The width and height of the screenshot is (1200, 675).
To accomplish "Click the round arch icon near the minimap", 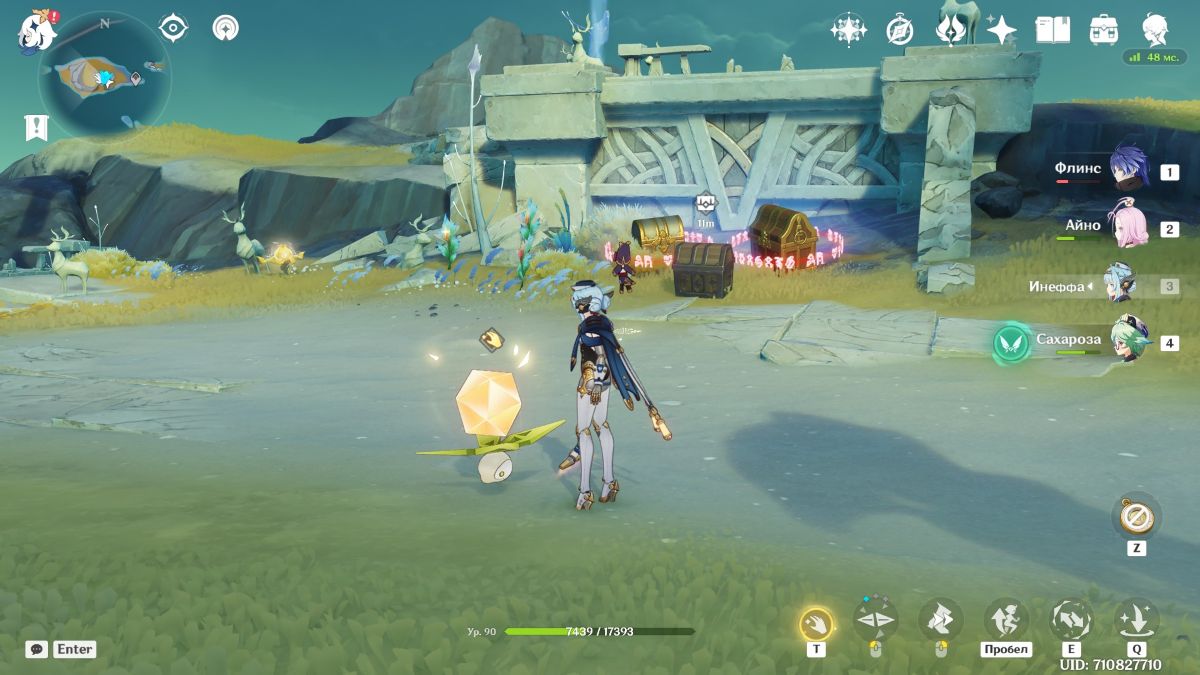I will coord(226,28).
